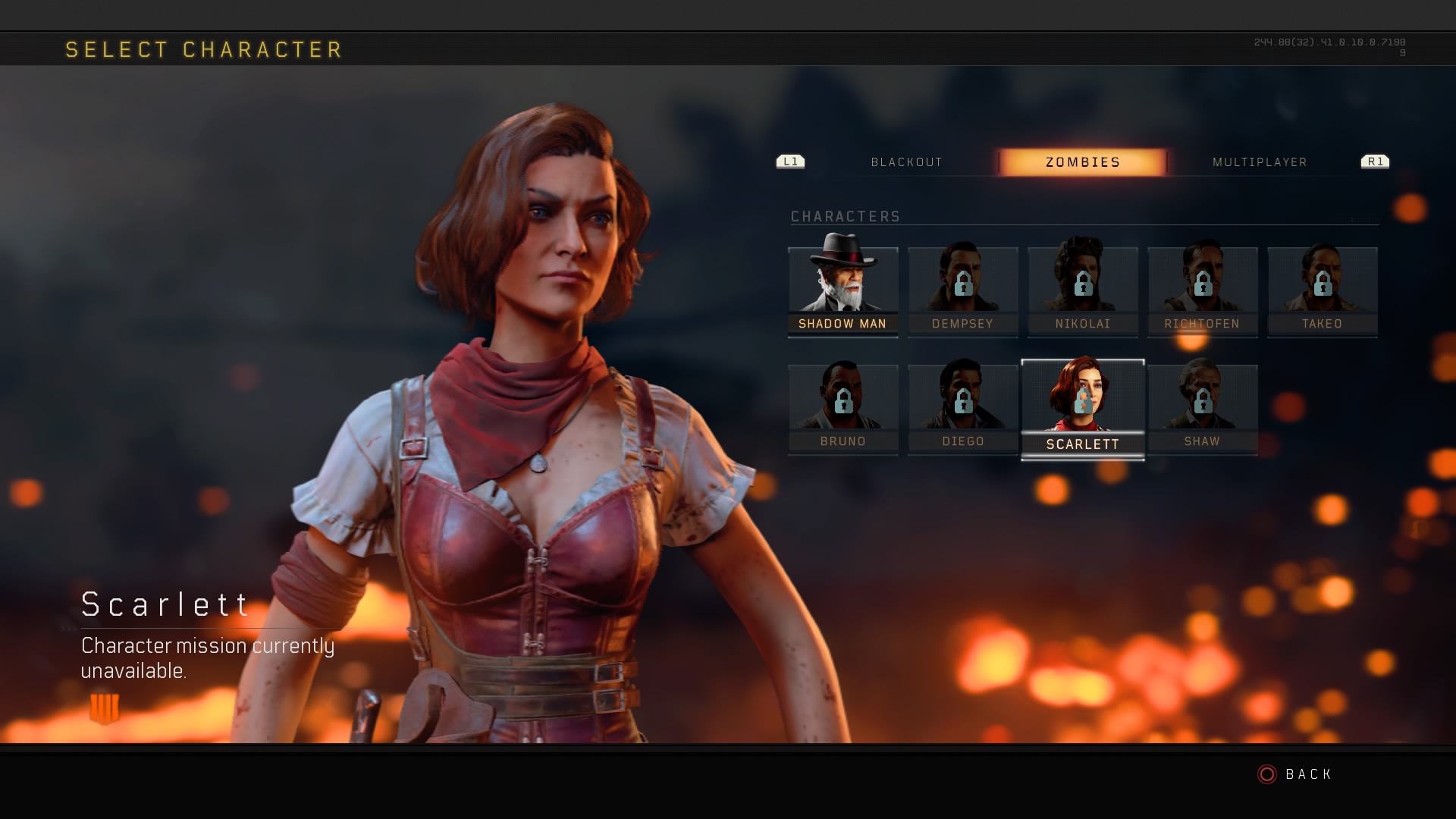The height and width of the screenshot is (819, 1456).
Task: Pick the locked Nikolai character tile
Action: pos(1082,292)
